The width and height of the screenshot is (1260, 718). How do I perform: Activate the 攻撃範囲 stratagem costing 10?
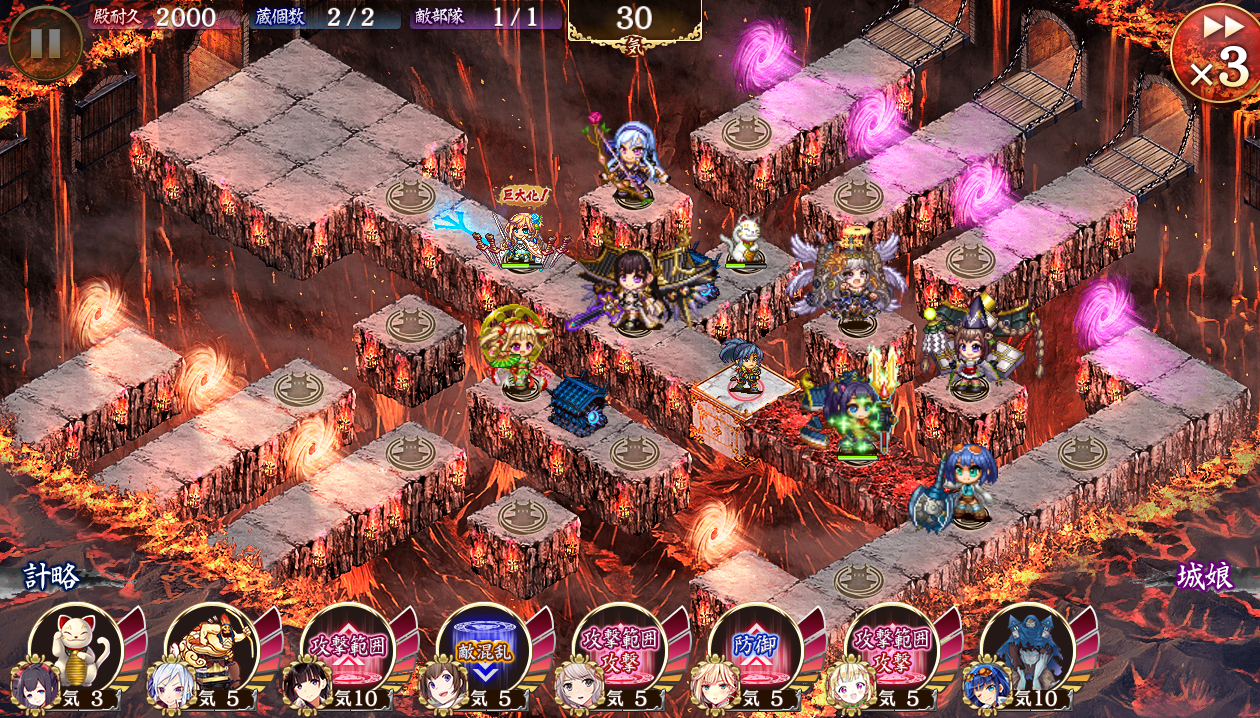[x=348, y=648]
